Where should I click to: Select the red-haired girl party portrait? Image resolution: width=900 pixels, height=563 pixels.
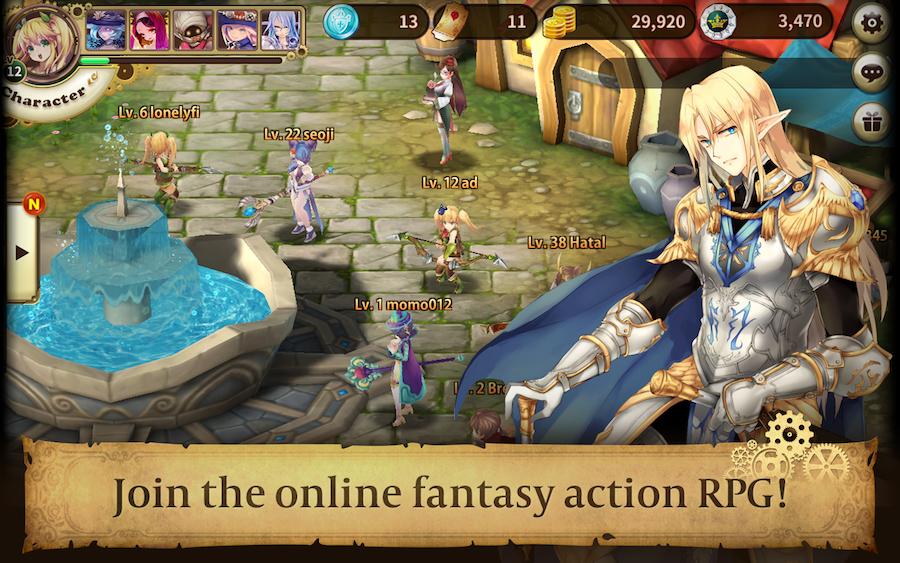pos(147,30)
